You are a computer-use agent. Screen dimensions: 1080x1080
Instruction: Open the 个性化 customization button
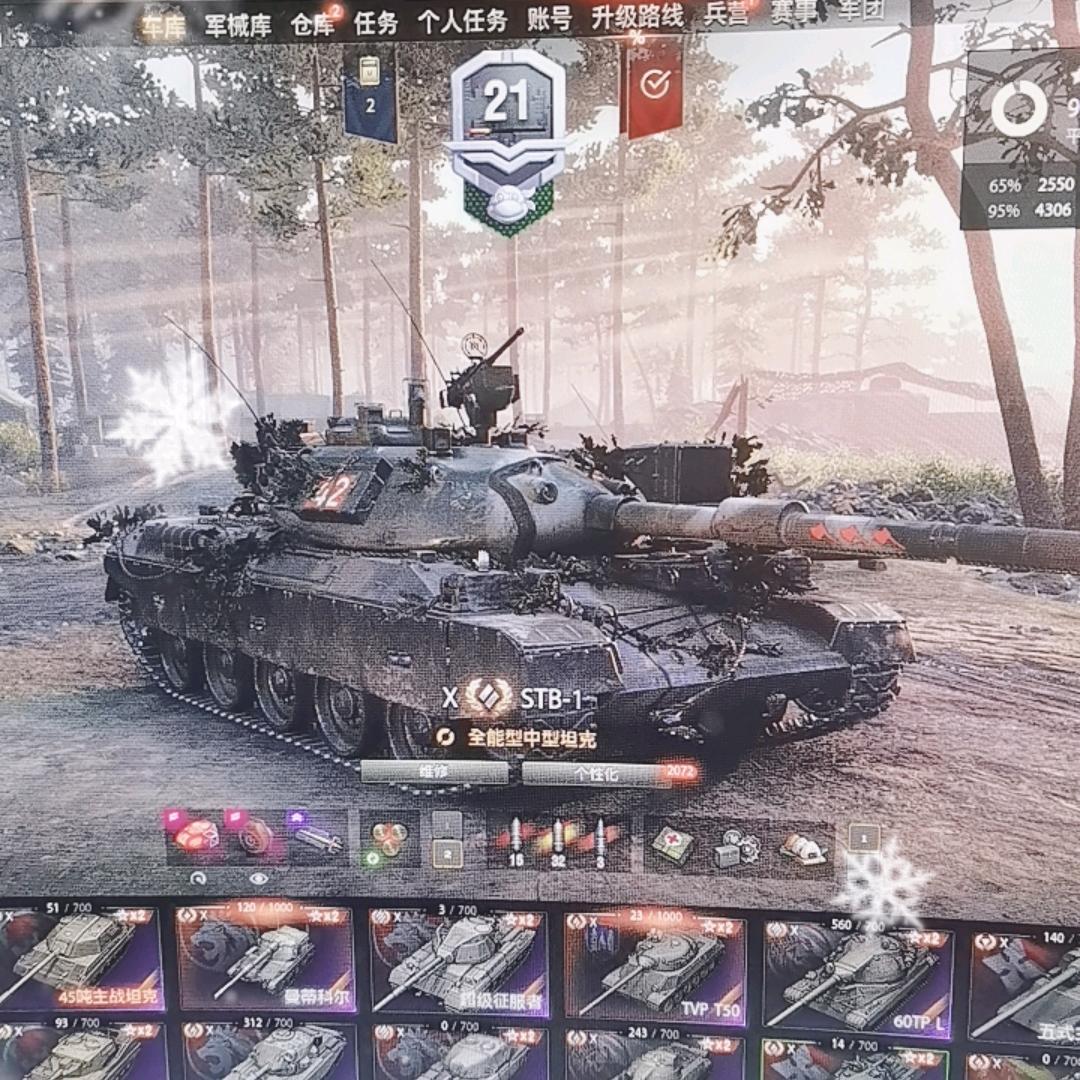[596, 773]
